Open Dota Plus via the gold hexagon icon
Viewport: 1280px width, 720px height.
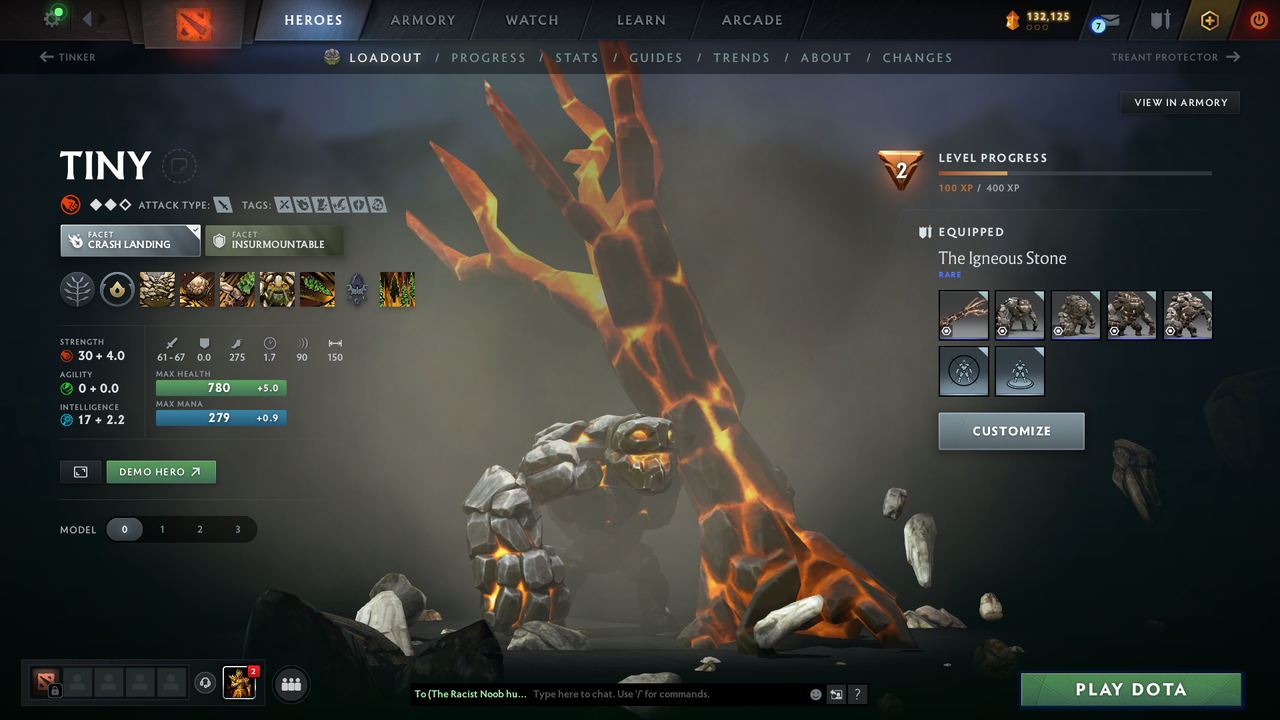click(x=1209, y=19)
